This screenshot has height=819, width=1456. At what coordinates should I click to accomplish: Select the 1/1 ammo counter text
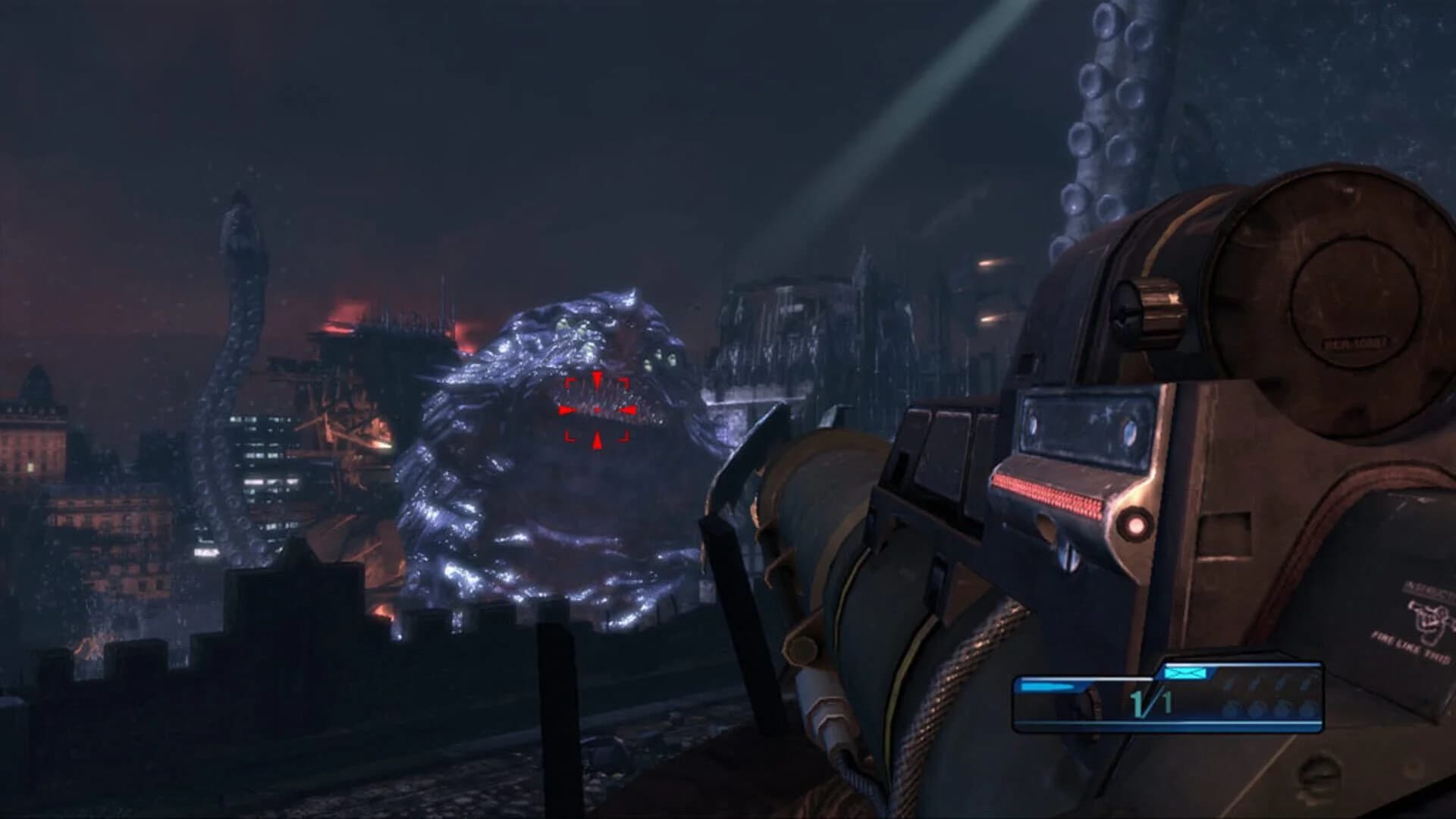pos(1149,703)
